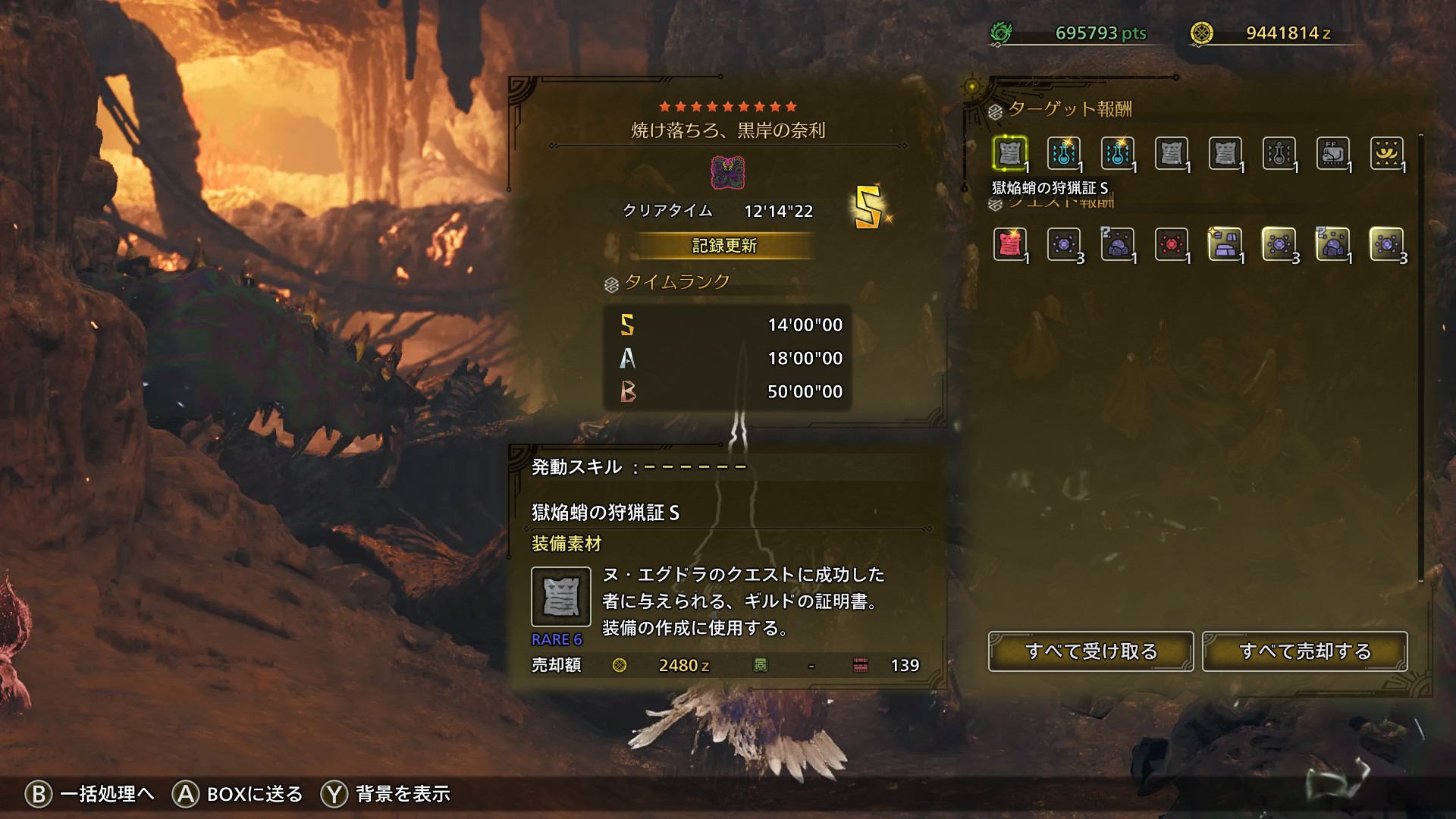Select the yellow horn-shaped target reward
Image resolution: width=1456 pixels, height=819 pixels.
[x=1386, y=153]
